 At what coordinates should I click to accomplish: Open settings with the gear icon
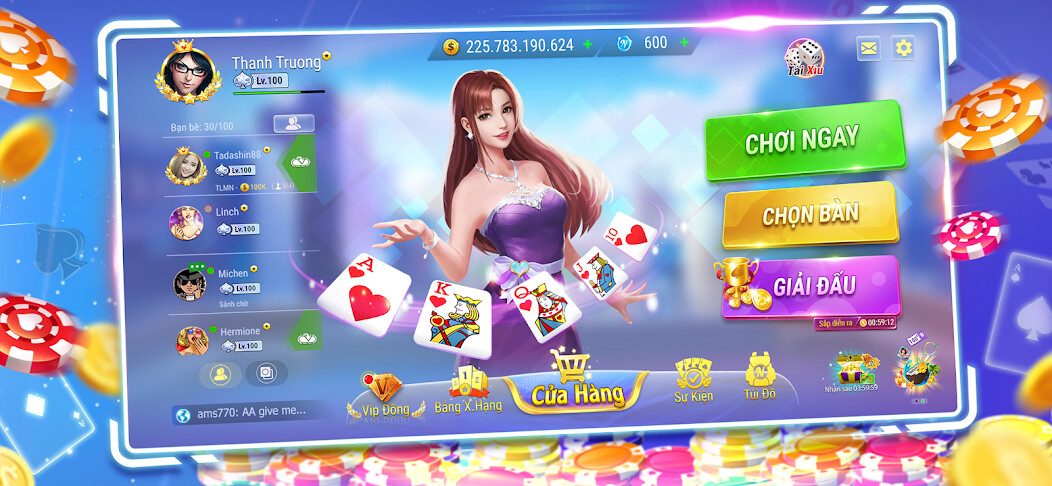[903, 47]
